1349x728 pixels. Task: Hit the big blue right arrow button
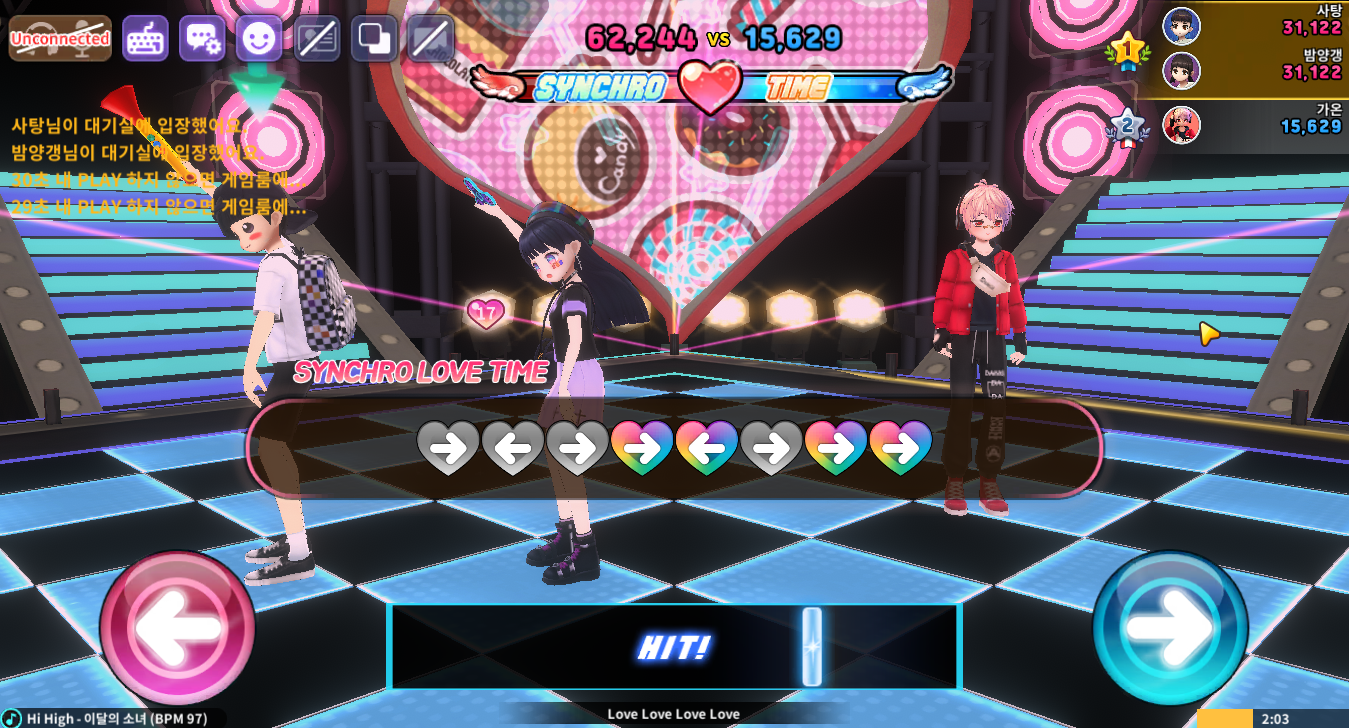point(1169,627)
